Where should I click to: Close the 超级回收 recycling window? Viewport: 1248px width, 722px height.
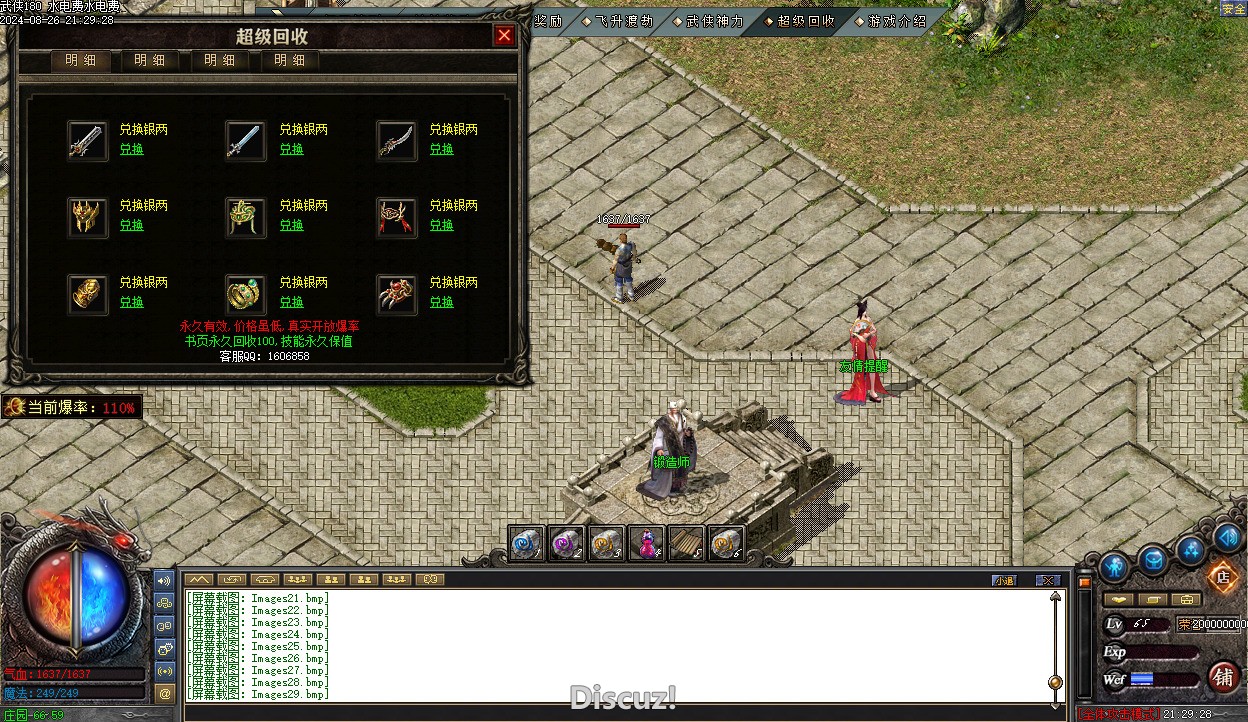[x=504, y=36]
